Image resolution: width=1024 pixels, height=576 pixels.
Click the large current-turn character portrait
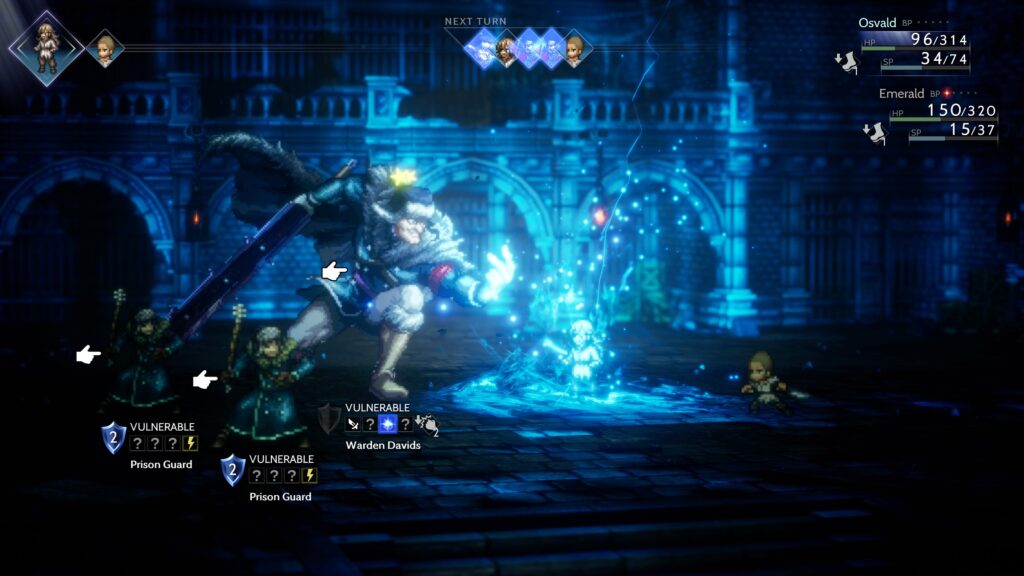(45, 46)
